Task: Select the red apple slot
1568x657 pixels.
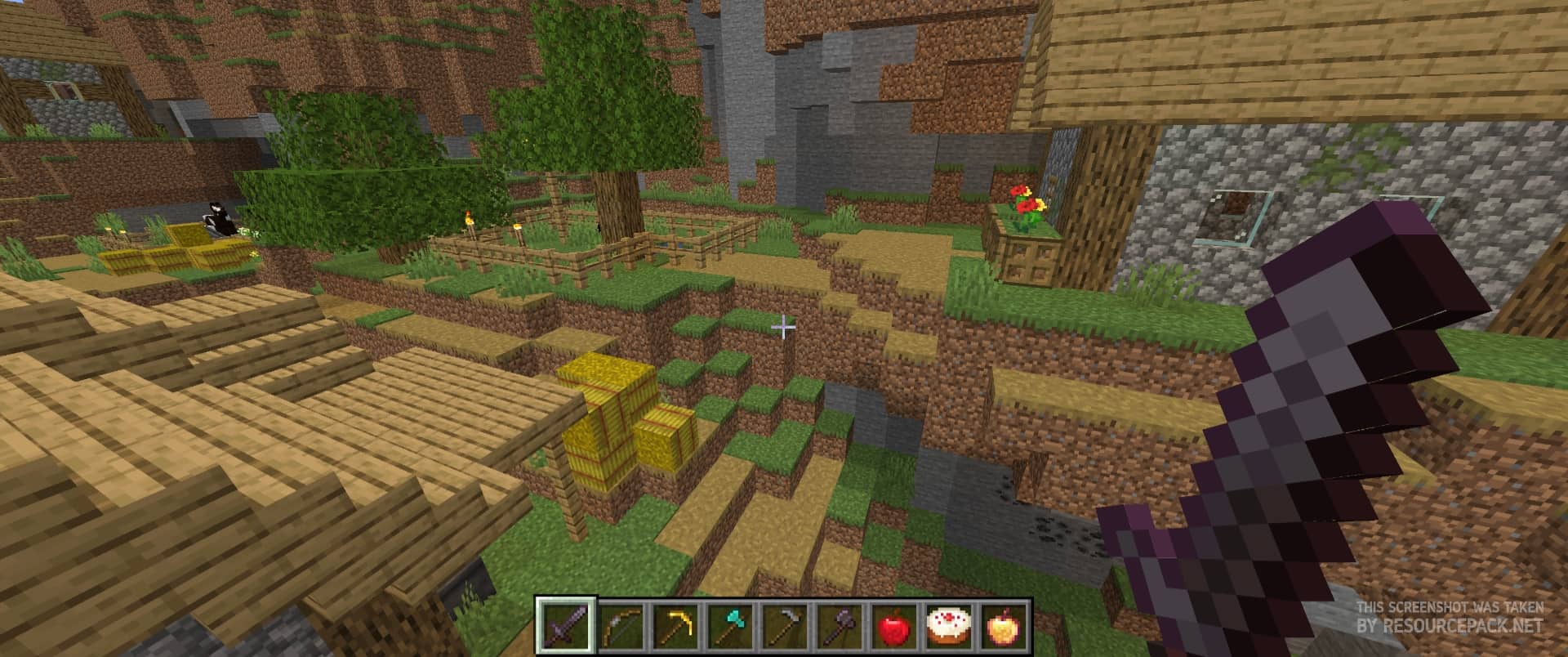Action: point(893,627)
